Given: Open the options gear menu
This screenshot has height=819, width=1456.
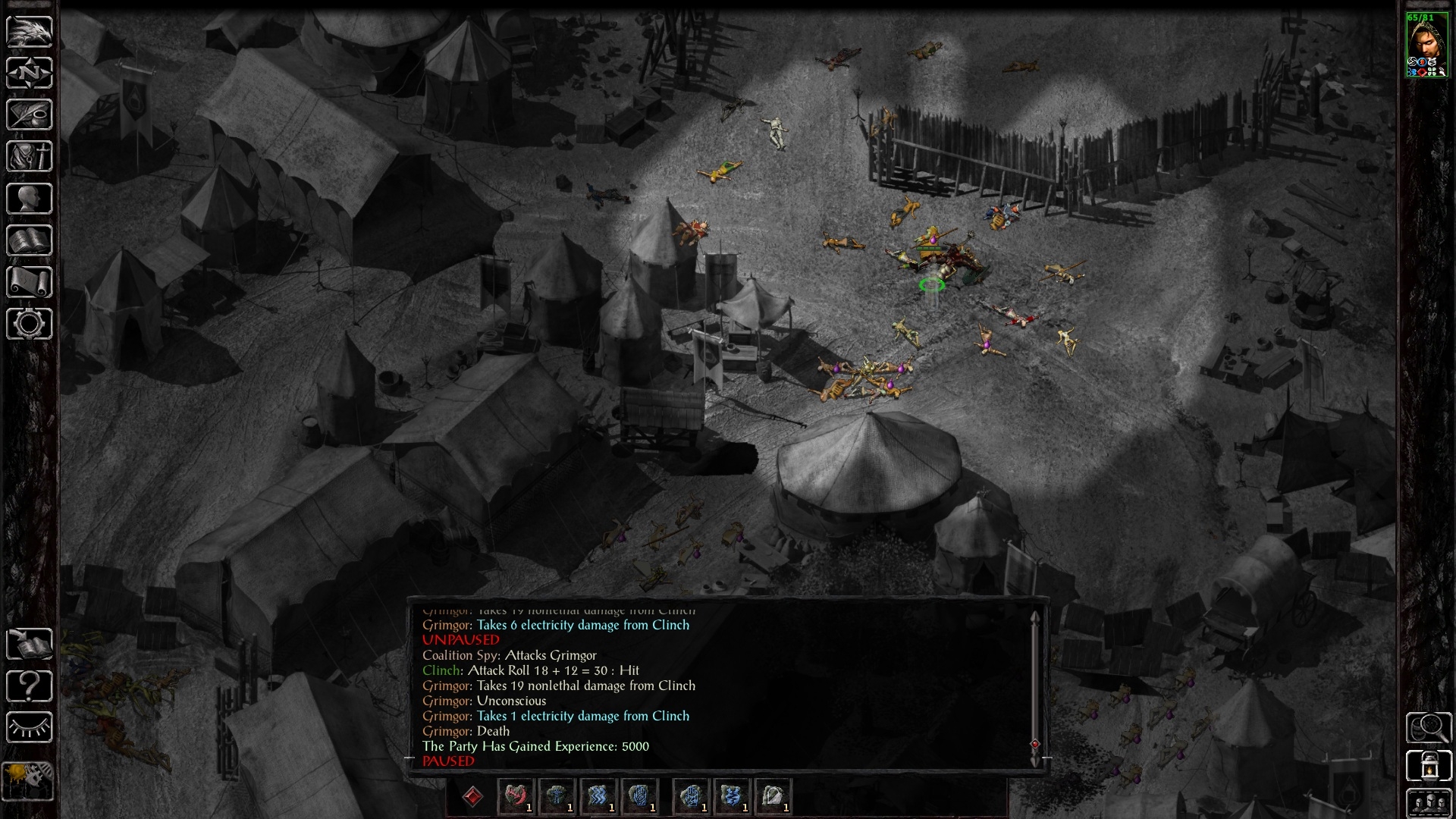Looking at the screenshot, I should coord(30,324).
